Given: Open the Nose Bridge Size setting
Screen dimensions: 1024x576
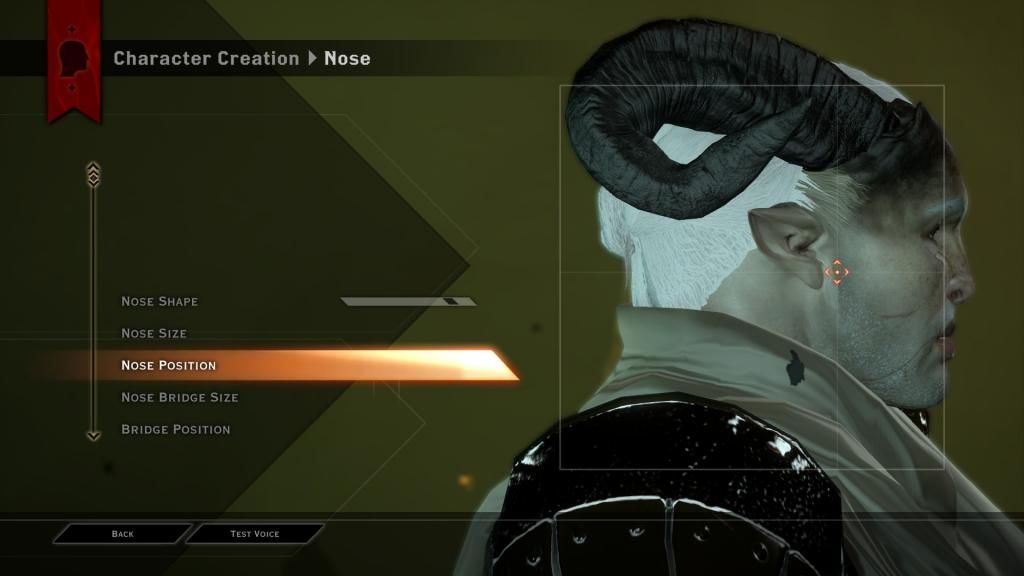Looking at the screenshot, I should tap(180, 397).
